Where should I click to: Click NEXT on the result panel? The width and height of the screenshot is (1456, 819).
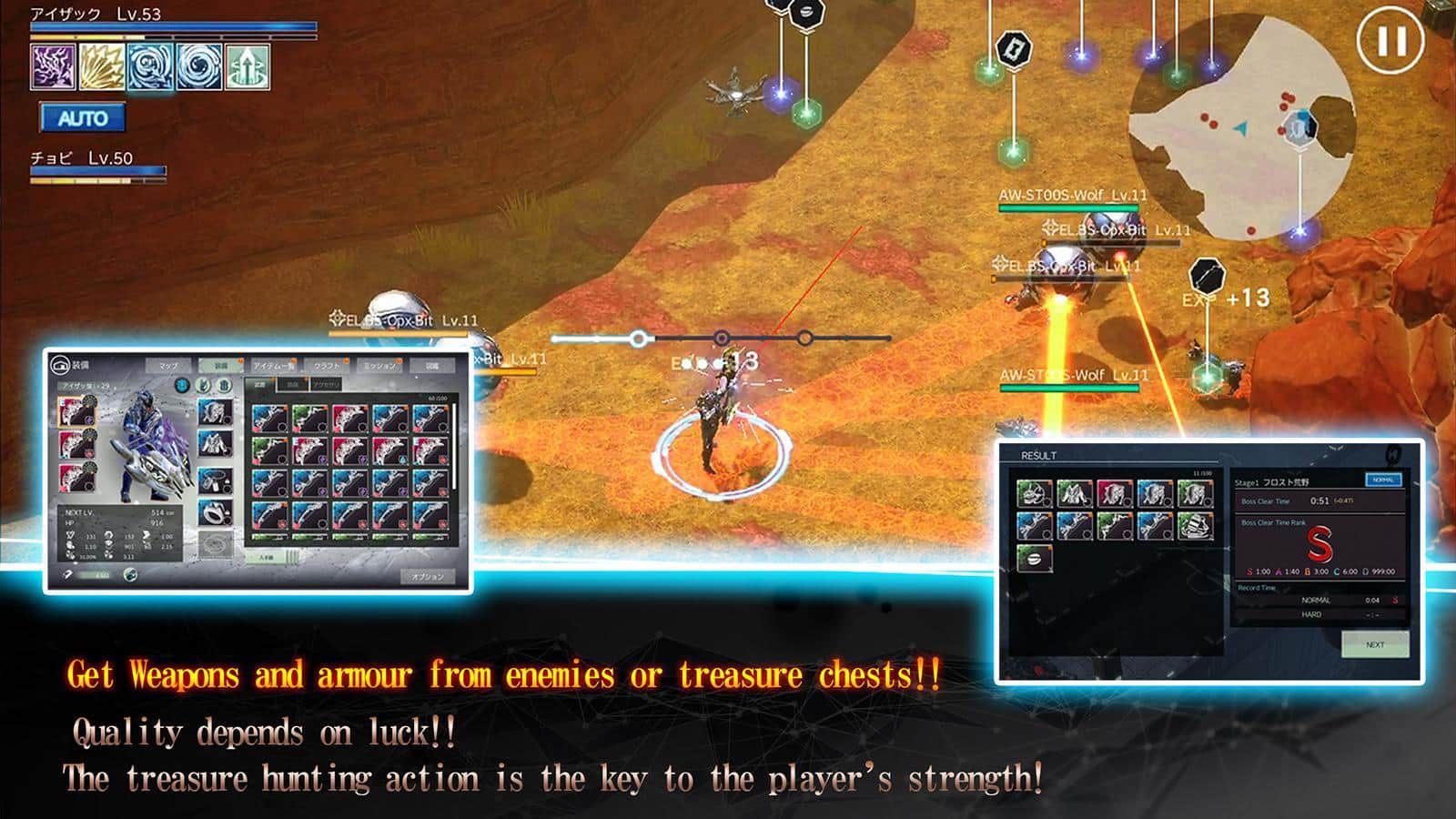click(1374, 644)
